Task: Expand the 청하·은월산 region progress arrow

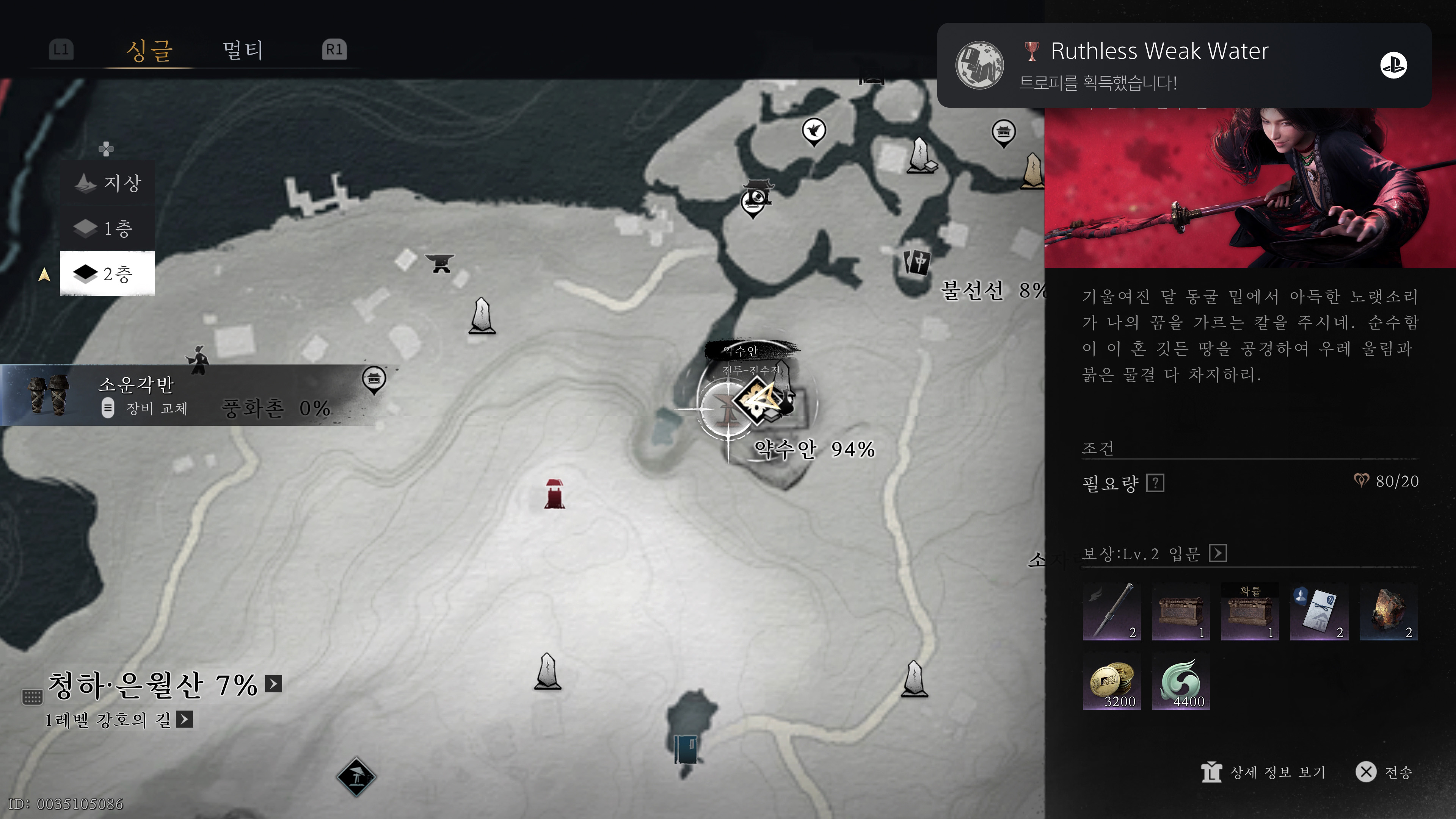Action: tap(273, 684)
